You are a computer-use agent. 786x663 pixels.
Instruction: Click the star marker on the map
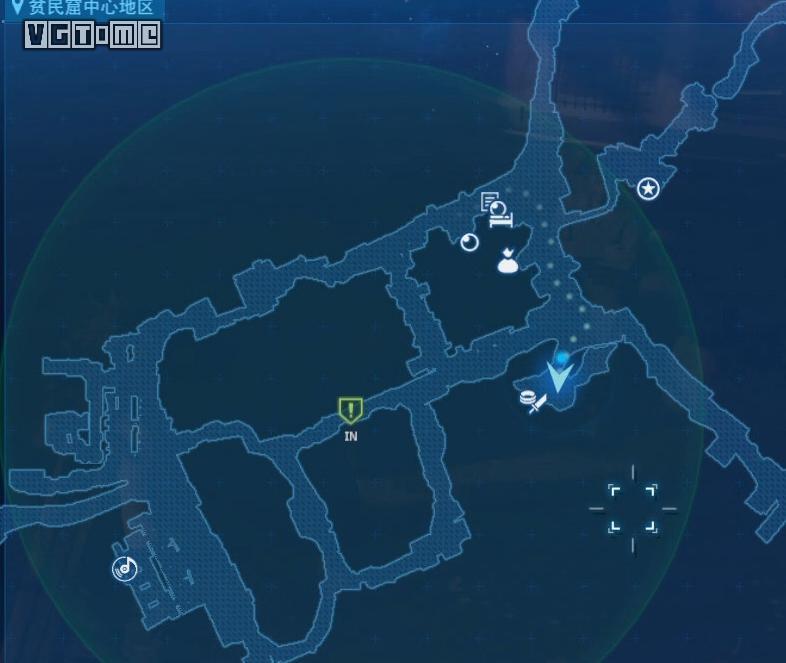point(648,188)
